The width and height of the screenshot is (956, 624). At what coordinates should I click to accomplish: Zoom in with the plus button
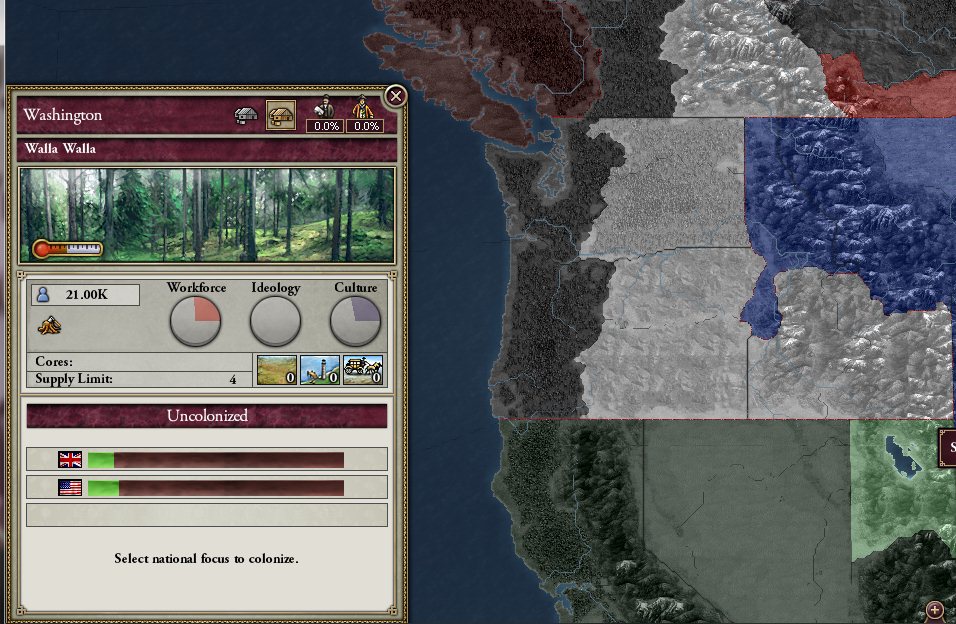pos(936,609)
